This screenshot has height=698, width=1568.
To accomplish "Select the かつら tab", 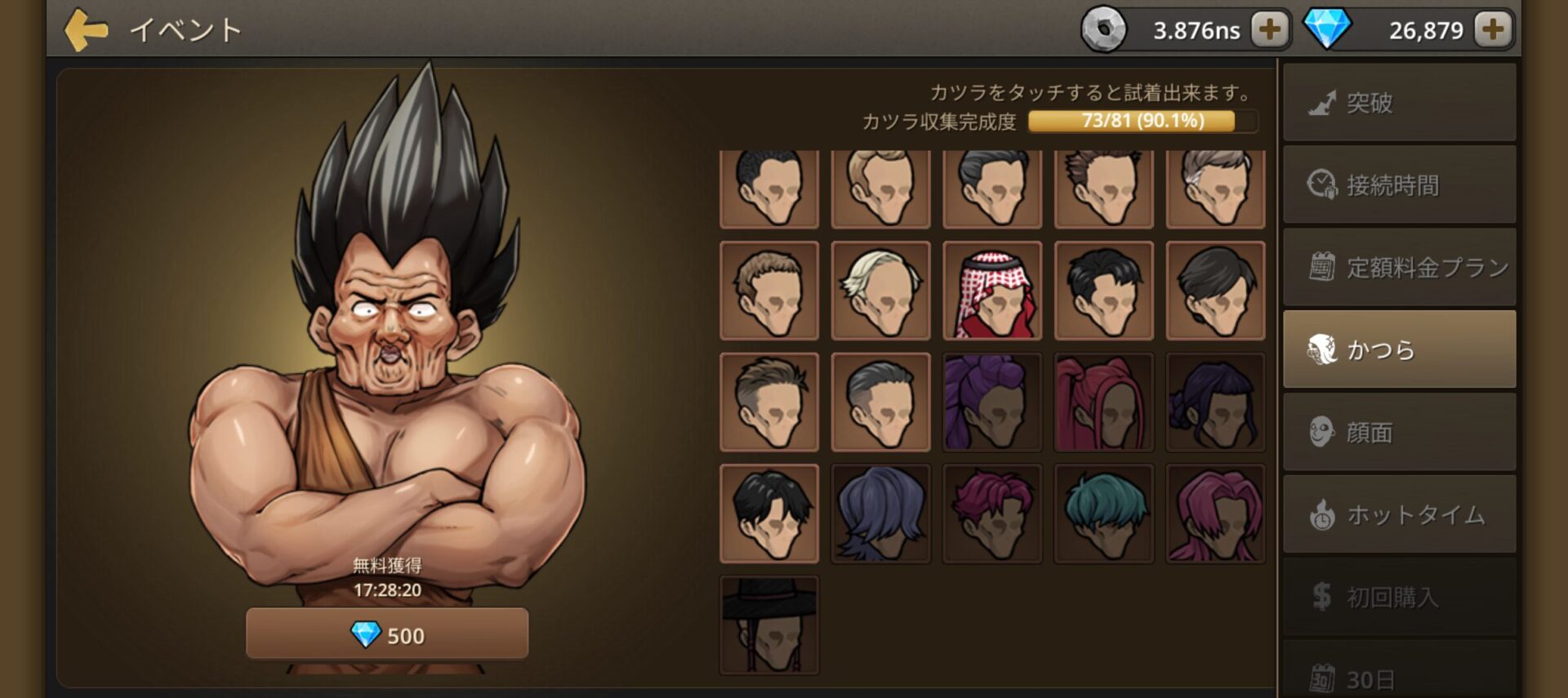I will (1399, 349).
